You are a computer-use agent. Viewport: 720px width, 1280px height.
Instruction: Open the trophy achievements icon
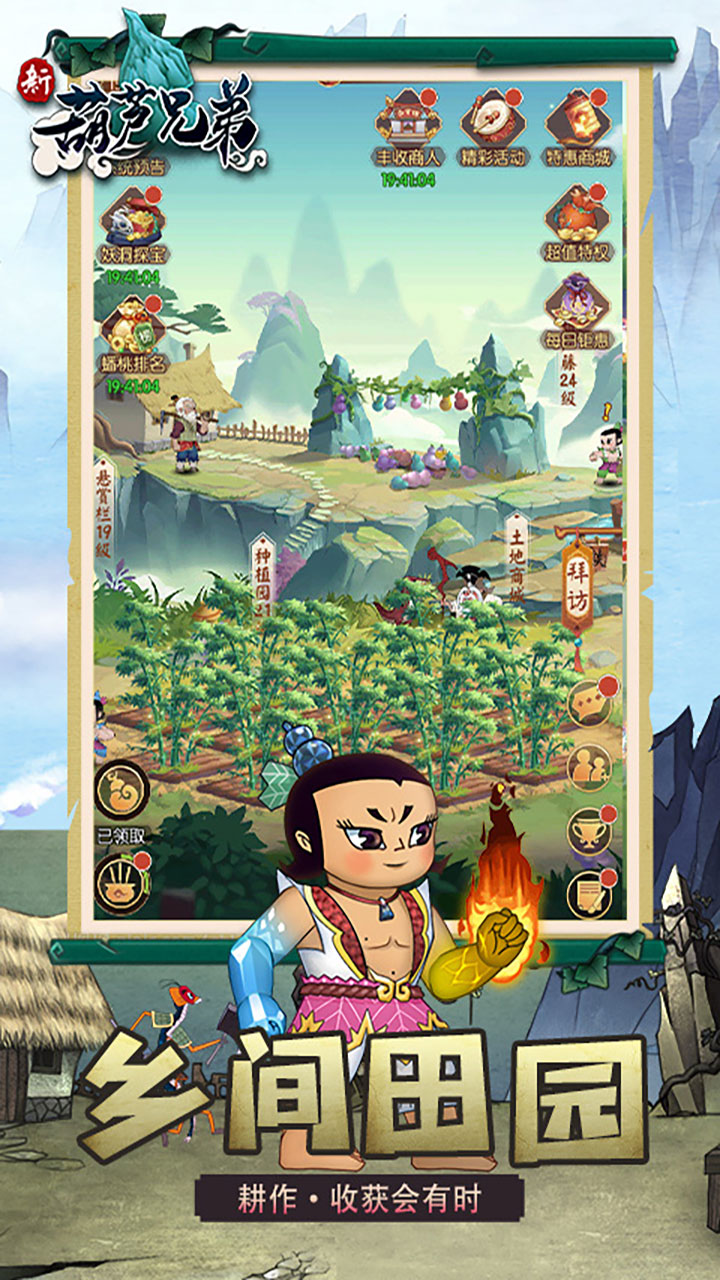point(590,830)
